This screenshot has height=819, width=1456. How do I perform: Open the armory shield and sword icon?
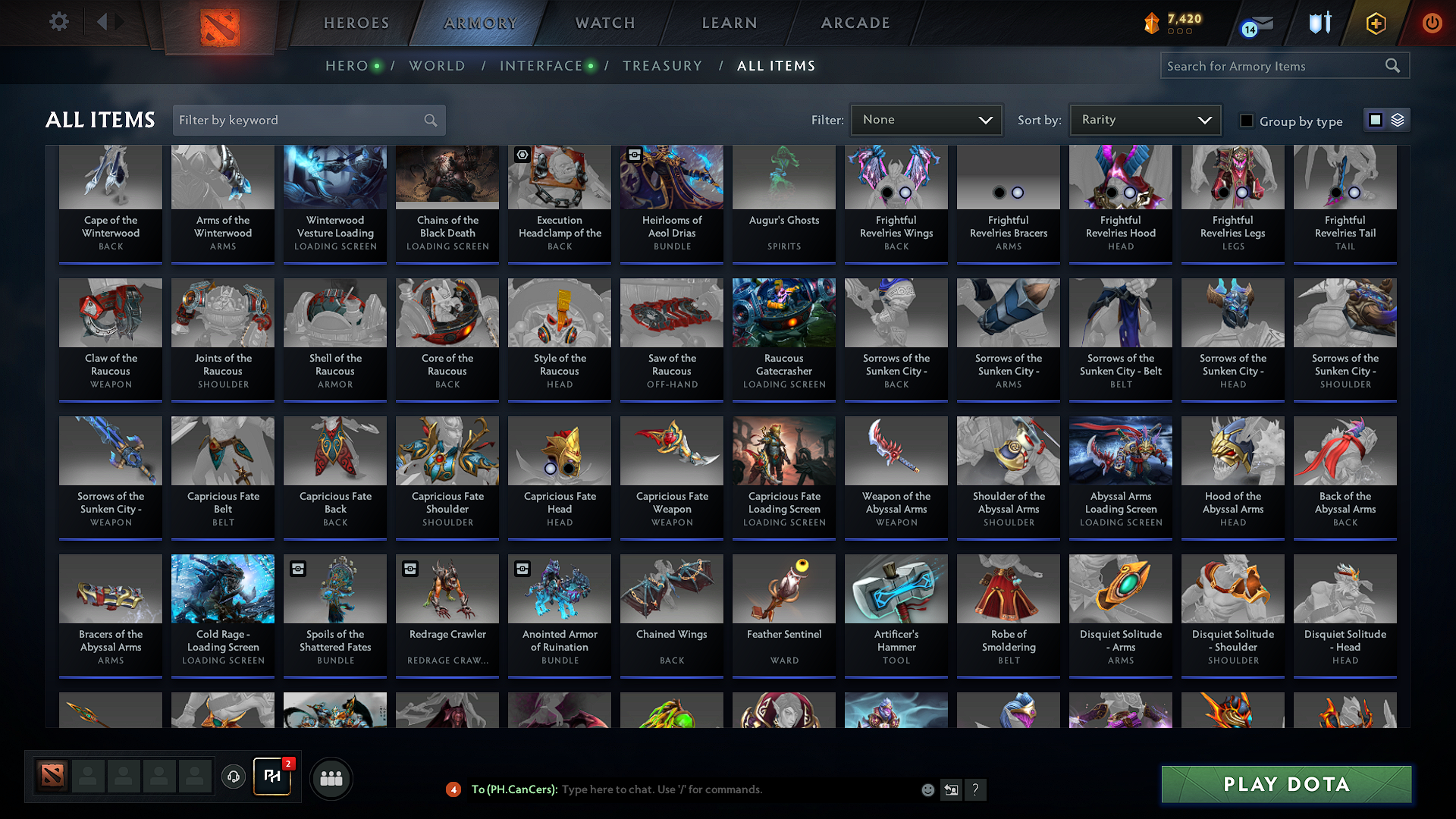point(1318,22)
